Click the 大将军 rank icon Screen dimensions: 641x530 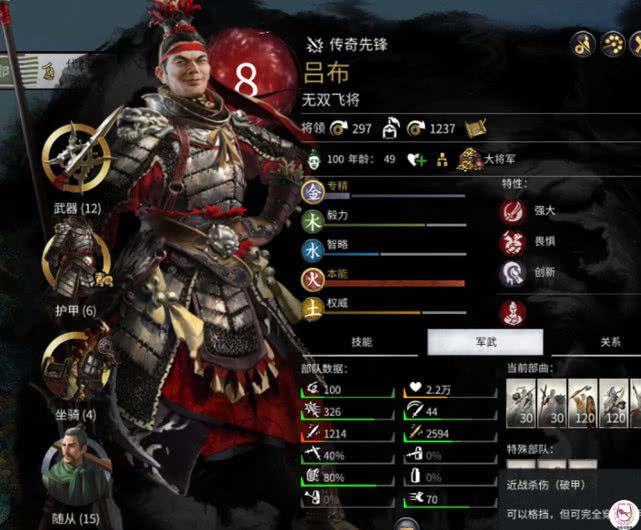[470, 160]
